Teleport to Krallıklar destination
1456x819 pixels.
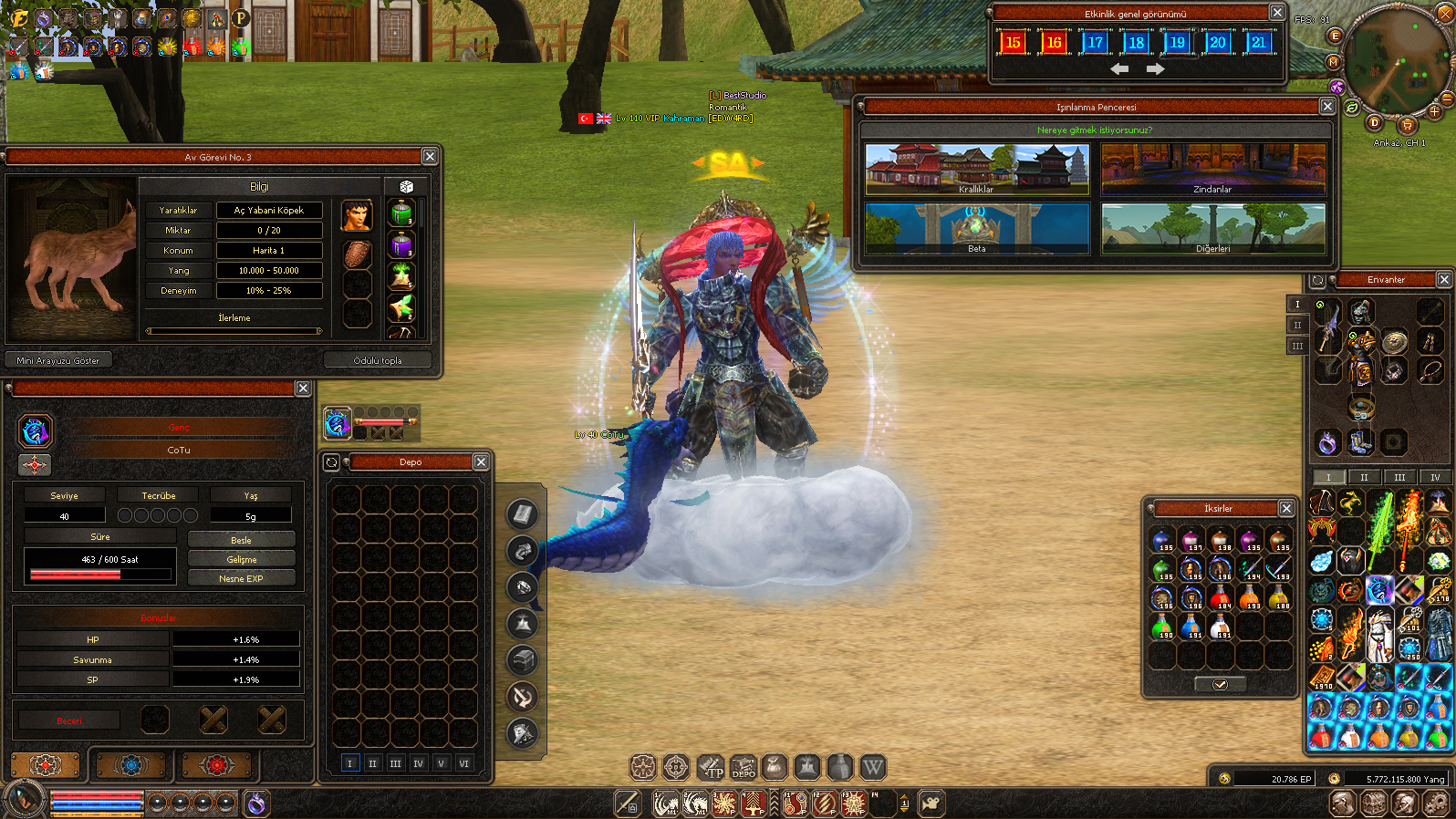click(x=976, y=170)
